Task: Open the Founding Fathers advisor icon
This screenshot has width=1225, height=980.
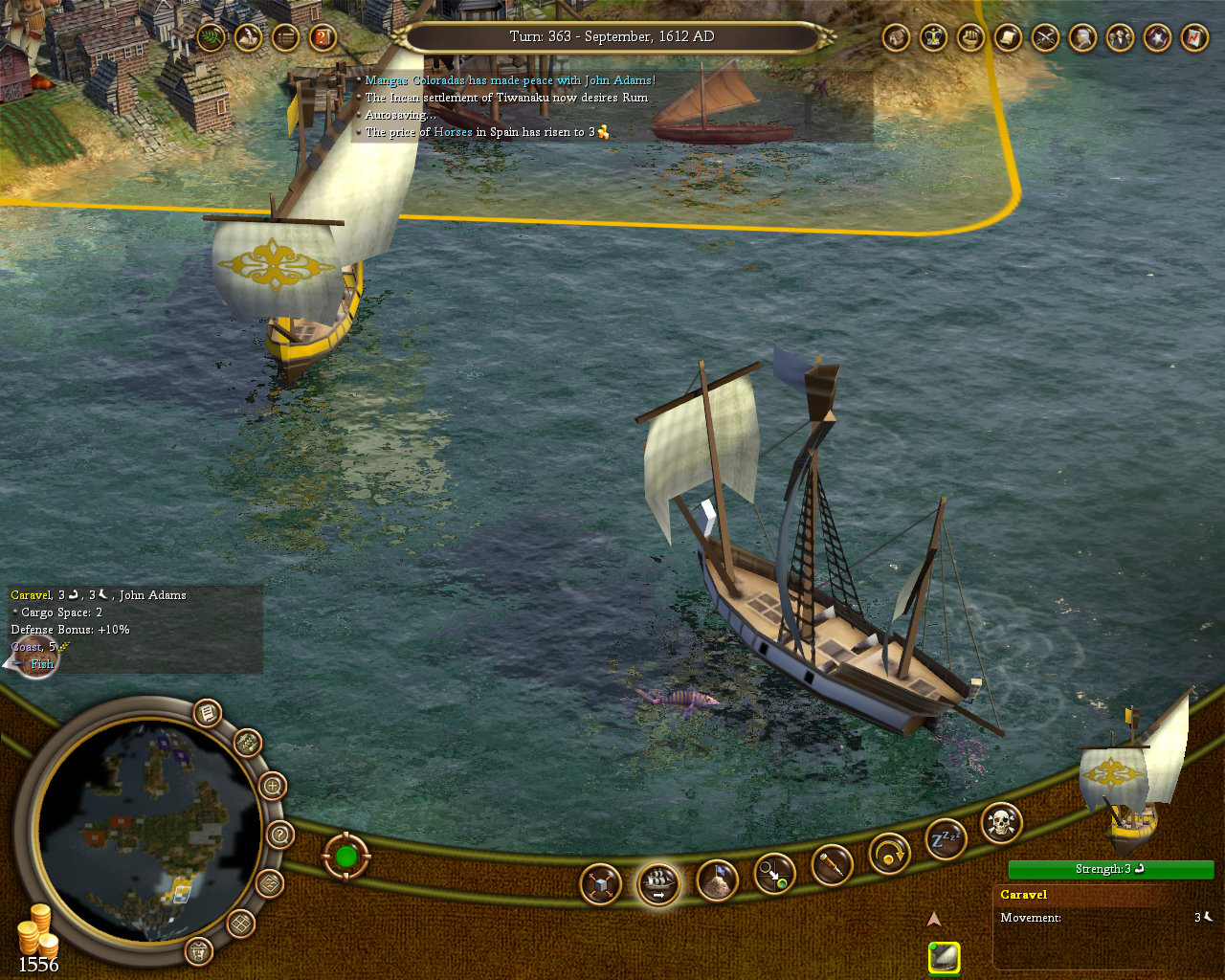Action: tap(1119, 38)
